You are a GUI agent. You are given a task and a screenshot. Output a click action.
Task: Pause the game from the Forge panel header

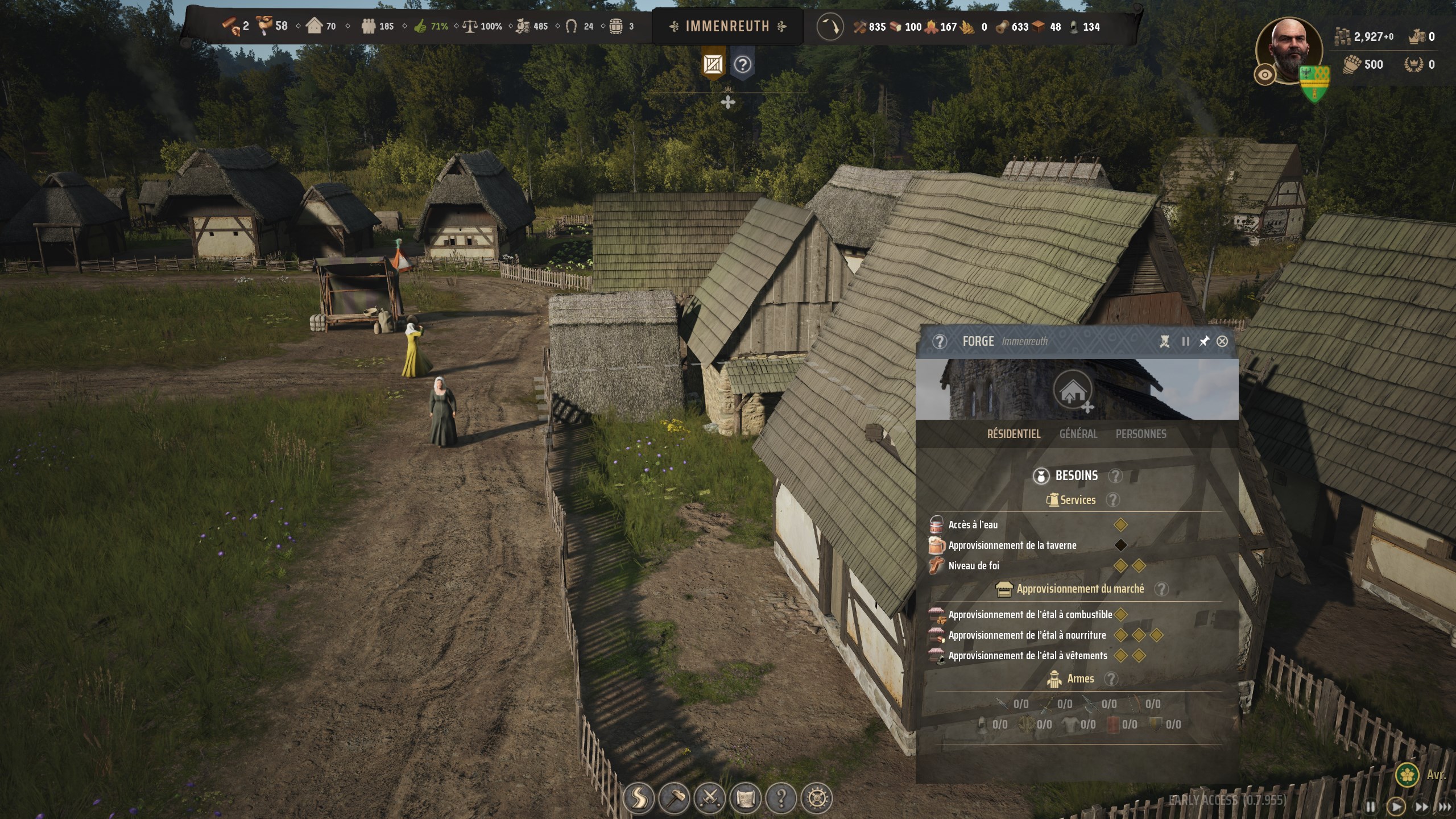pyautogui.click(x=1185, y=341)
